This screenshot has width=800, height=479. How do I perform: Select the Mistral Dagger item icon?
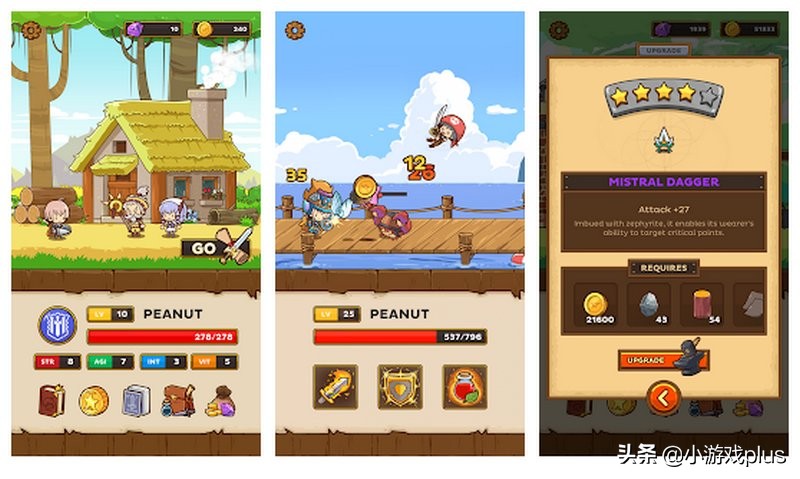pyautogui.click(x=663, y=140)
